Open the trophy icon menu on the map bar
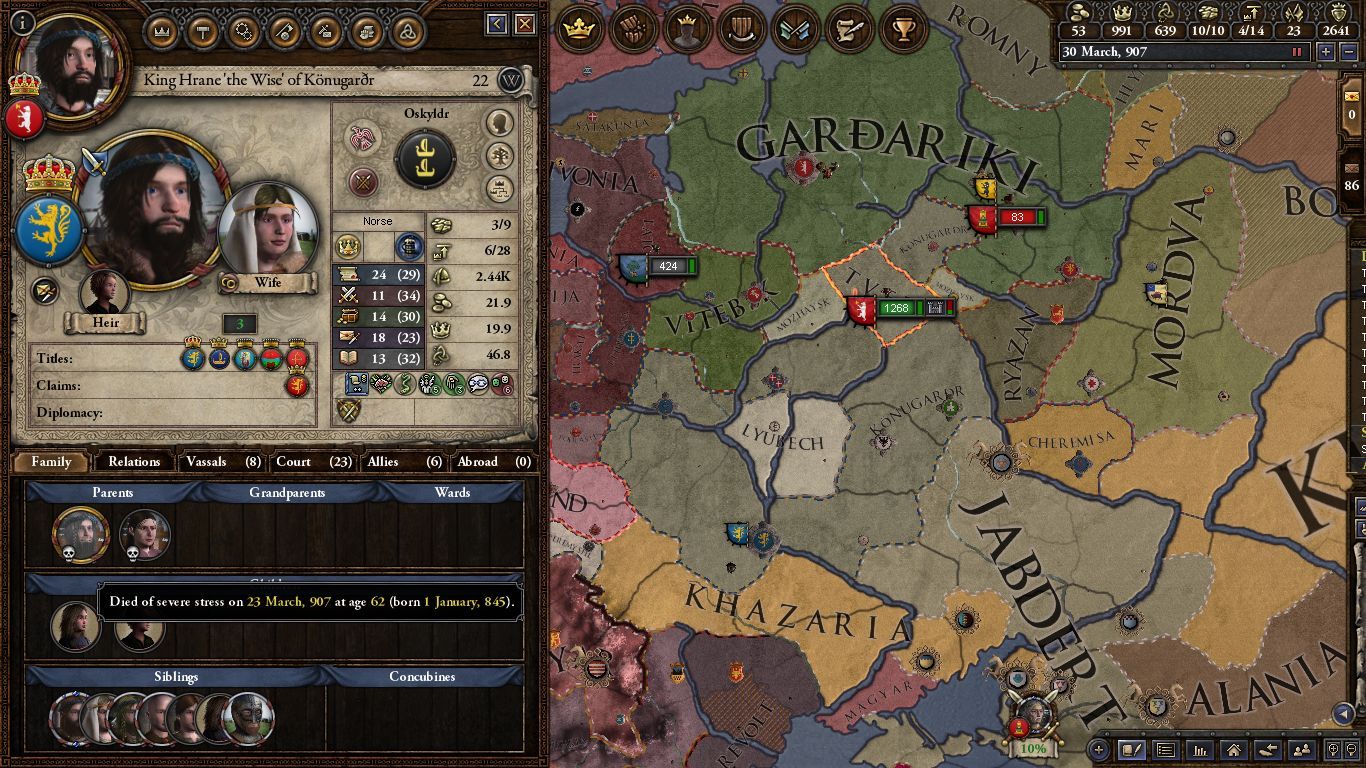Viewport: 1366px width, 768px height. [x=904, y=29]
